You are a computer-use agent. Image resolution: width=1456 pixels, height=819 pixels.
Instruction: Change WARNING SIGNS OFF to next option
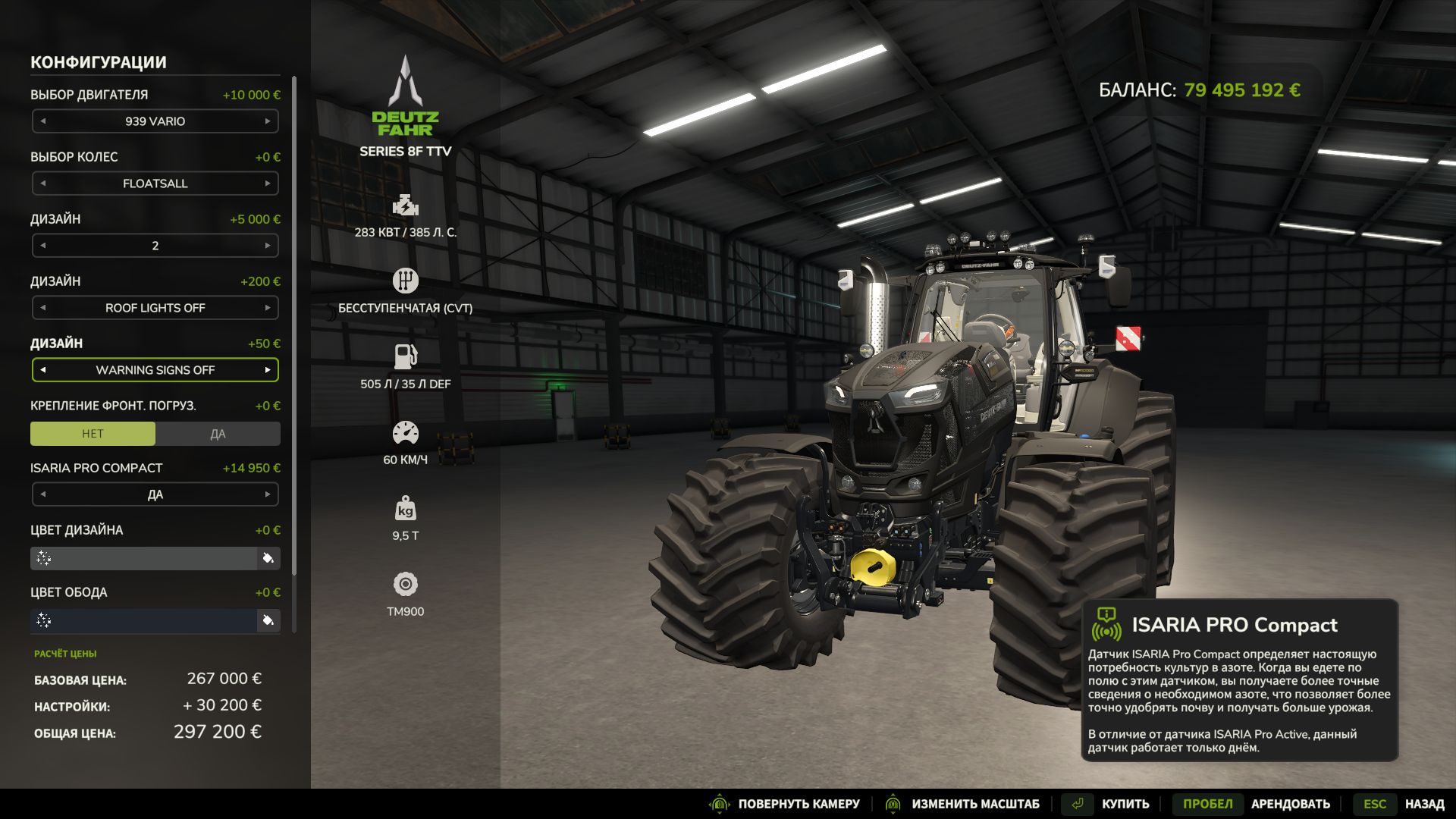tap(267, 370)
